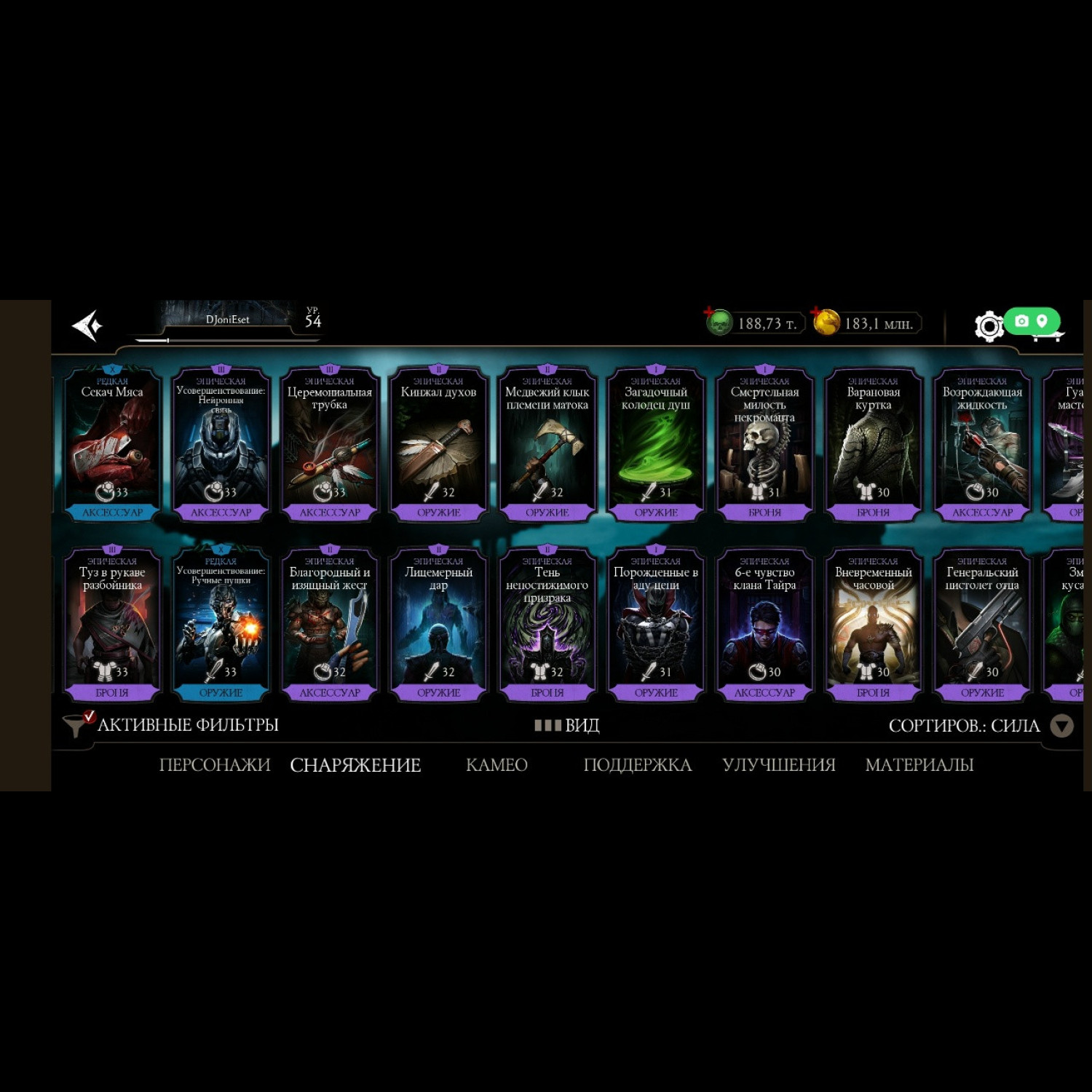This screenshot has width=1092, height=1092.
Task: Select the Скач Мяса accessory card
Action: pyautogui.click(x=112, y=444)
